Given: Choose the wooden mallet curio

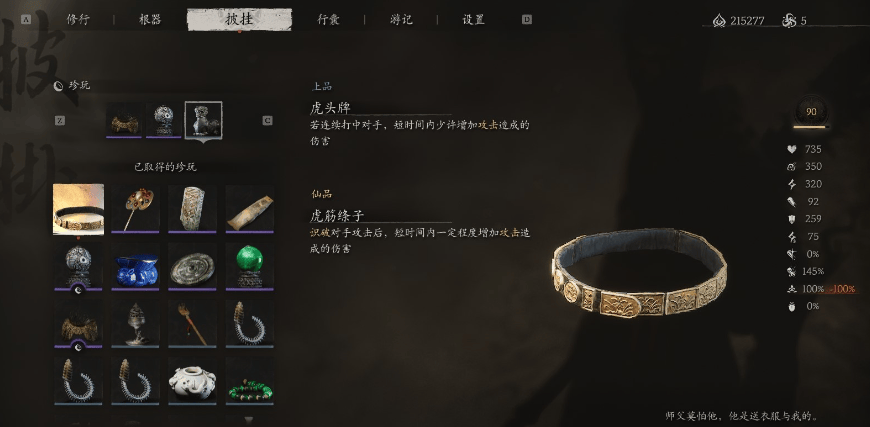Looking at the screenshot, I should click(192, 324).
